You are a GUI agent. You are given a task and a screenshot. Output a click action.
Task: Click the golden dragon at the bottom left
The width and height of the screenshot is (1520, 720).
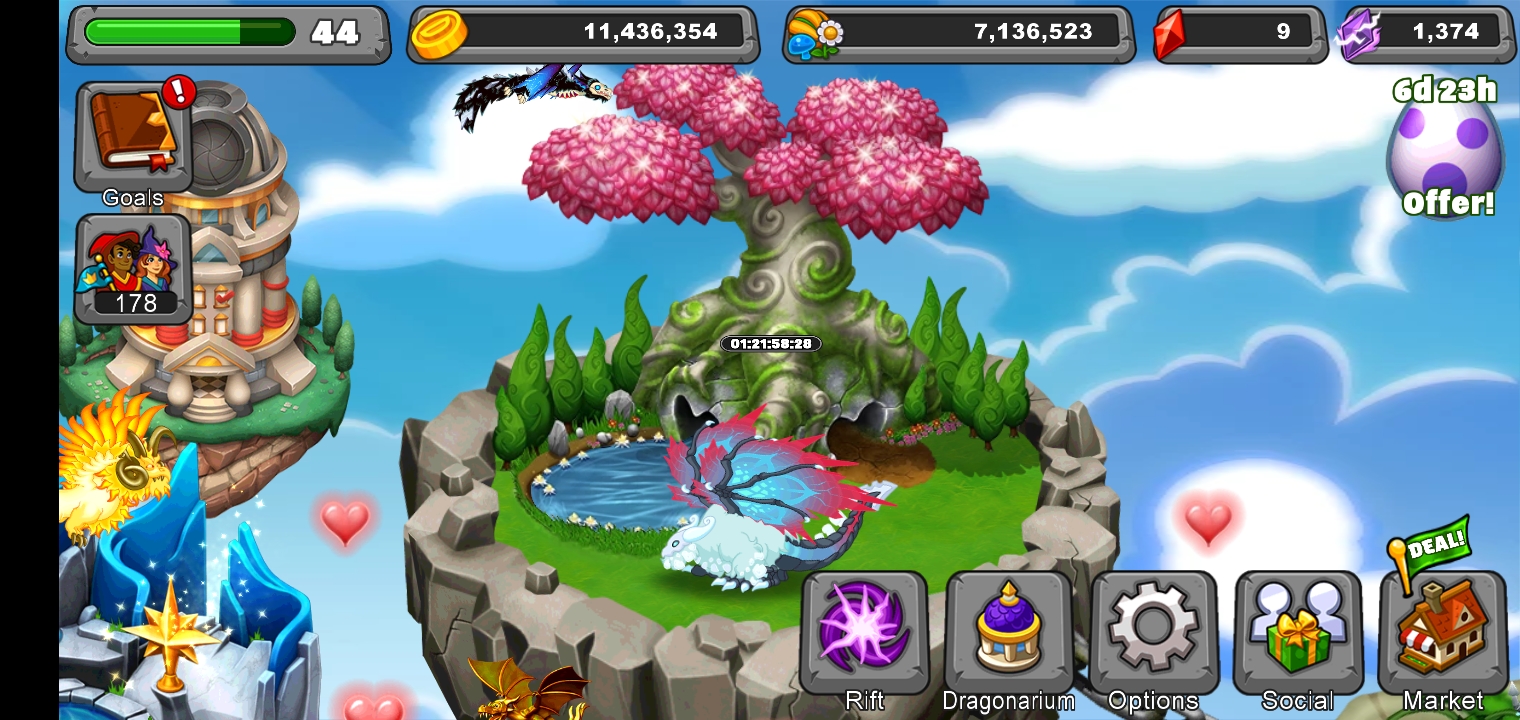pyautogui.click(x=520, y=700)
